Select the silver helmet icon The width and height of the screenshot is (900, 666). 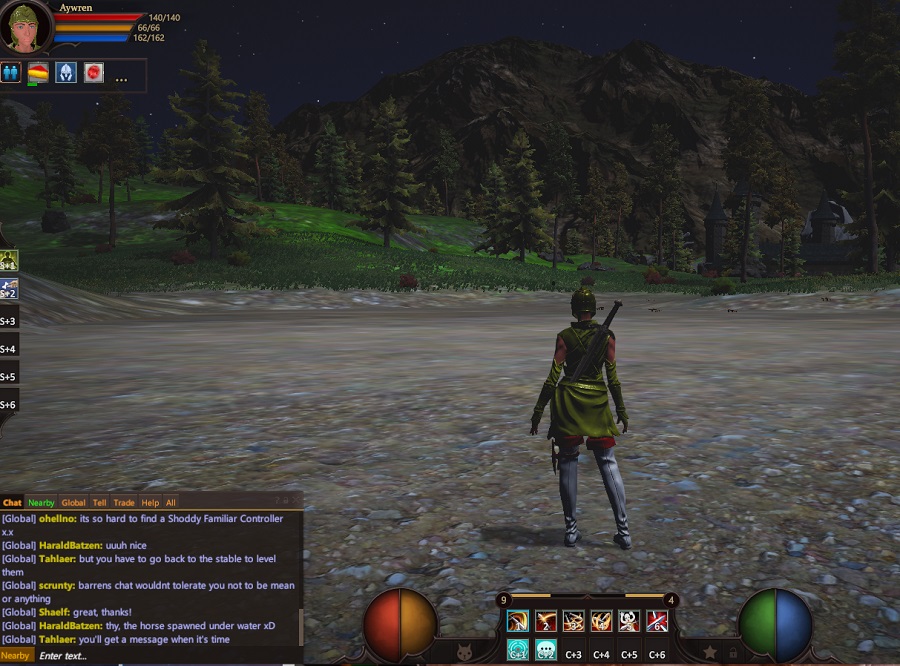pos(66,73)
